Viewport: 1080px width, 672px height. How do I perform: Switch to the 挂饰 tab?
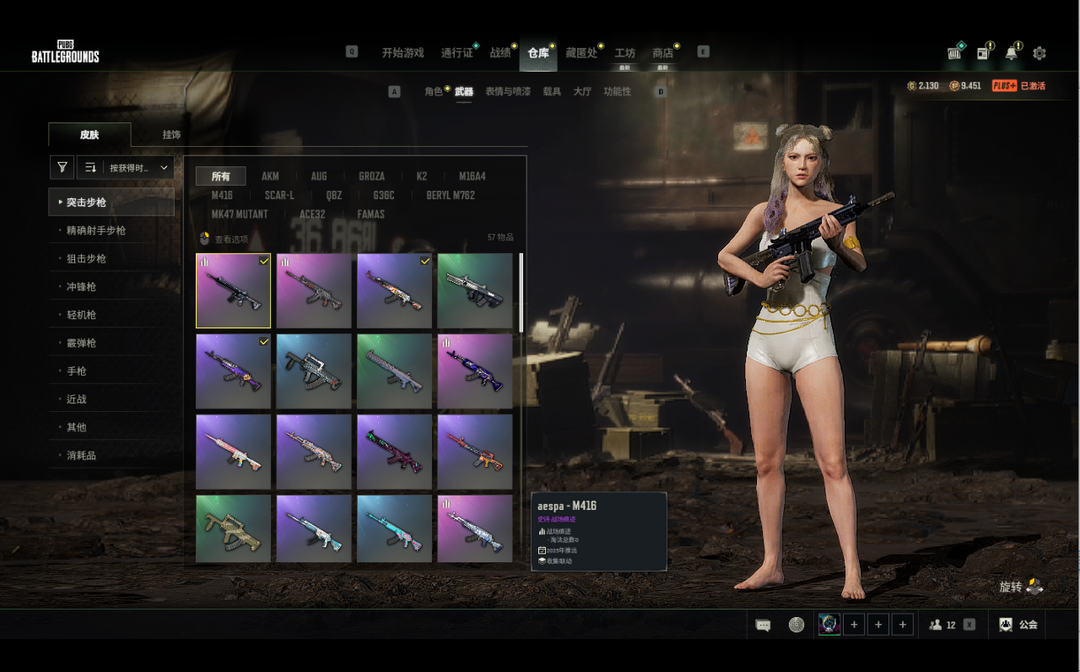click(172, 135)
